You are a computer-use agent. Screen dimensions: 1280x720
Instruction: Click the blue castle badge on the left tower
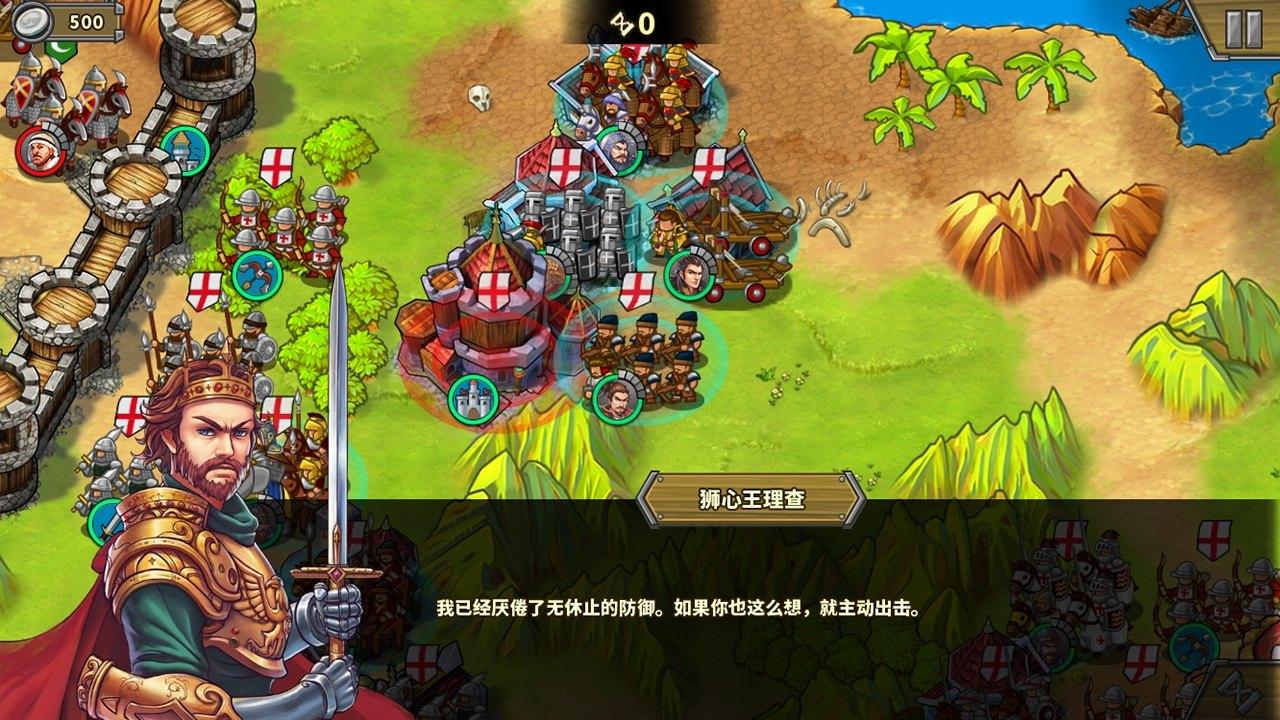(x=186, y=150)
